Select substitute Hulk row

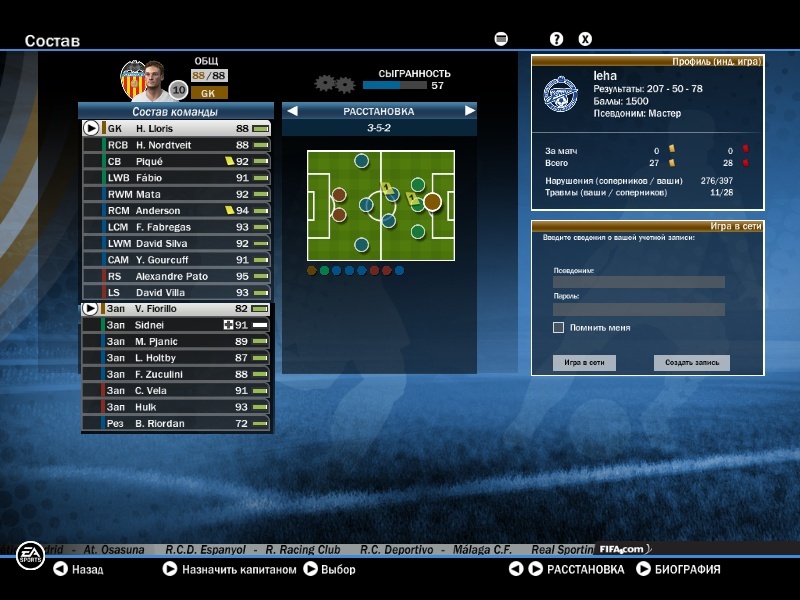(x=177, y=407)
